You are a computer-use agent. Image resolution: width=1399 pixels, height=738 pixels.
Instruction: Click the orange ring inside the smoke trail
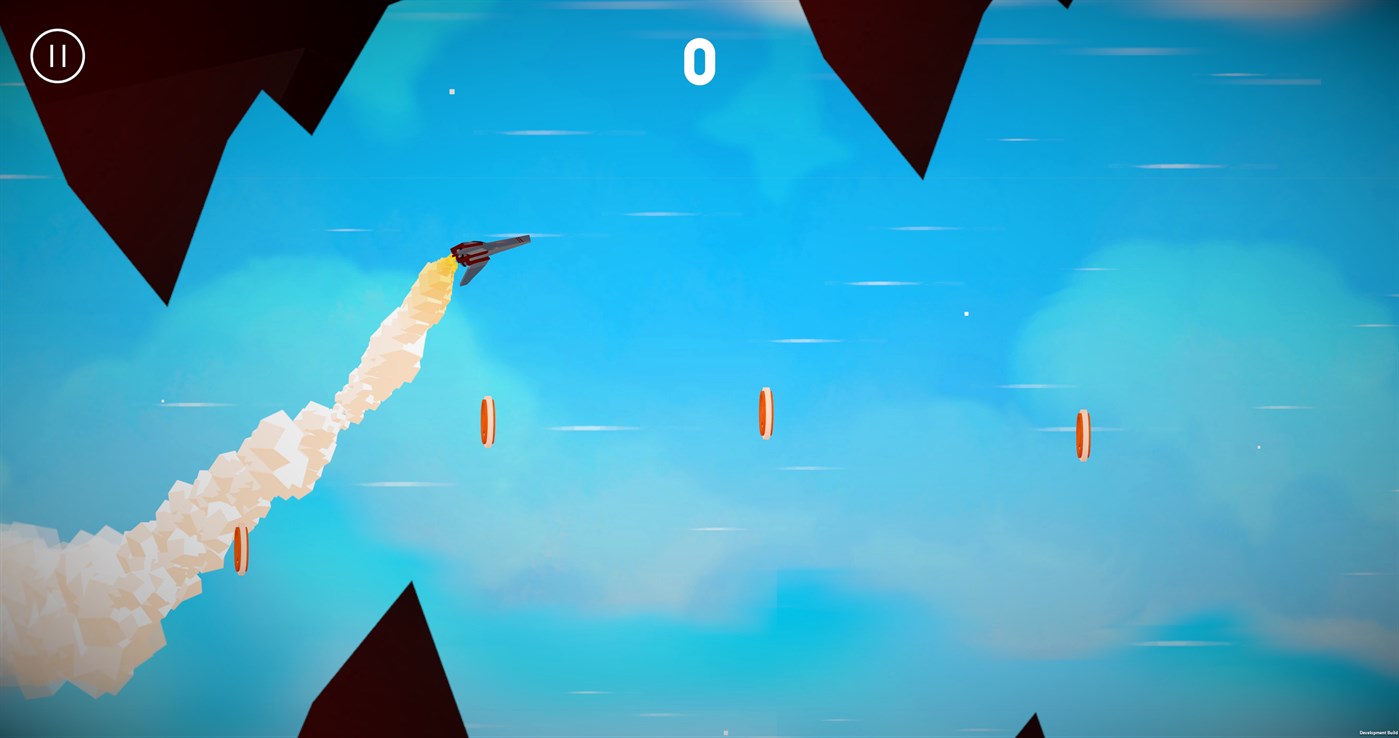coord(240,548)
